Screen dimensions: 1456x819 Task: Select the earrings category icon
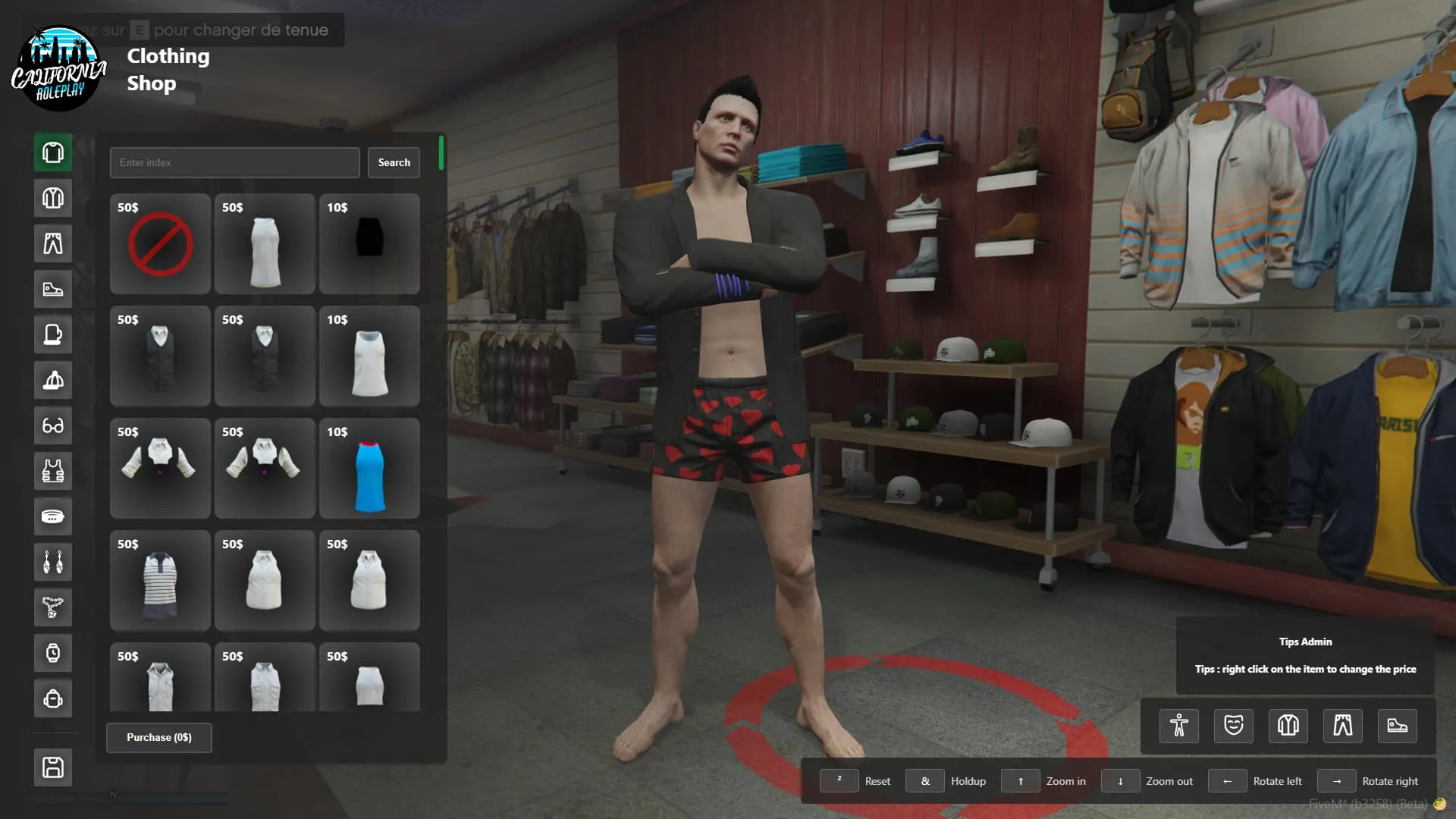(52, 562)
